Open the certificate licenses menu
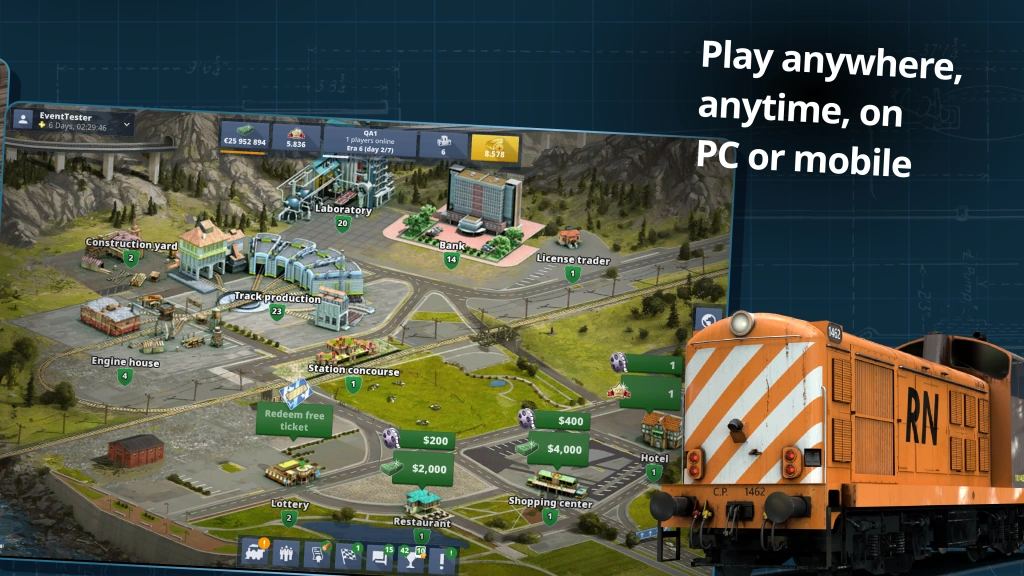This screenshot has height=576, width=1024. [x=317, y=555]
